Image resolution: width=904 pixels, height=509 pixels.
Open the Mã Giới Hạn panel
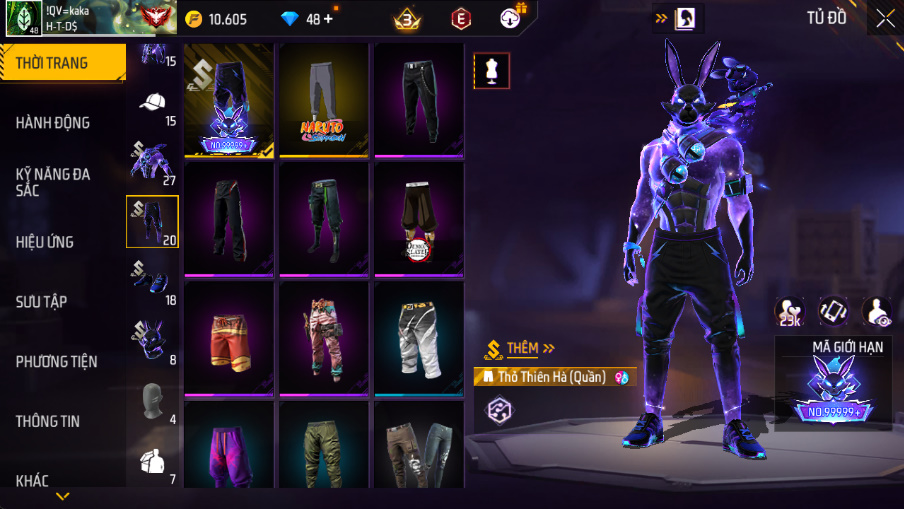tap(832, 380)
